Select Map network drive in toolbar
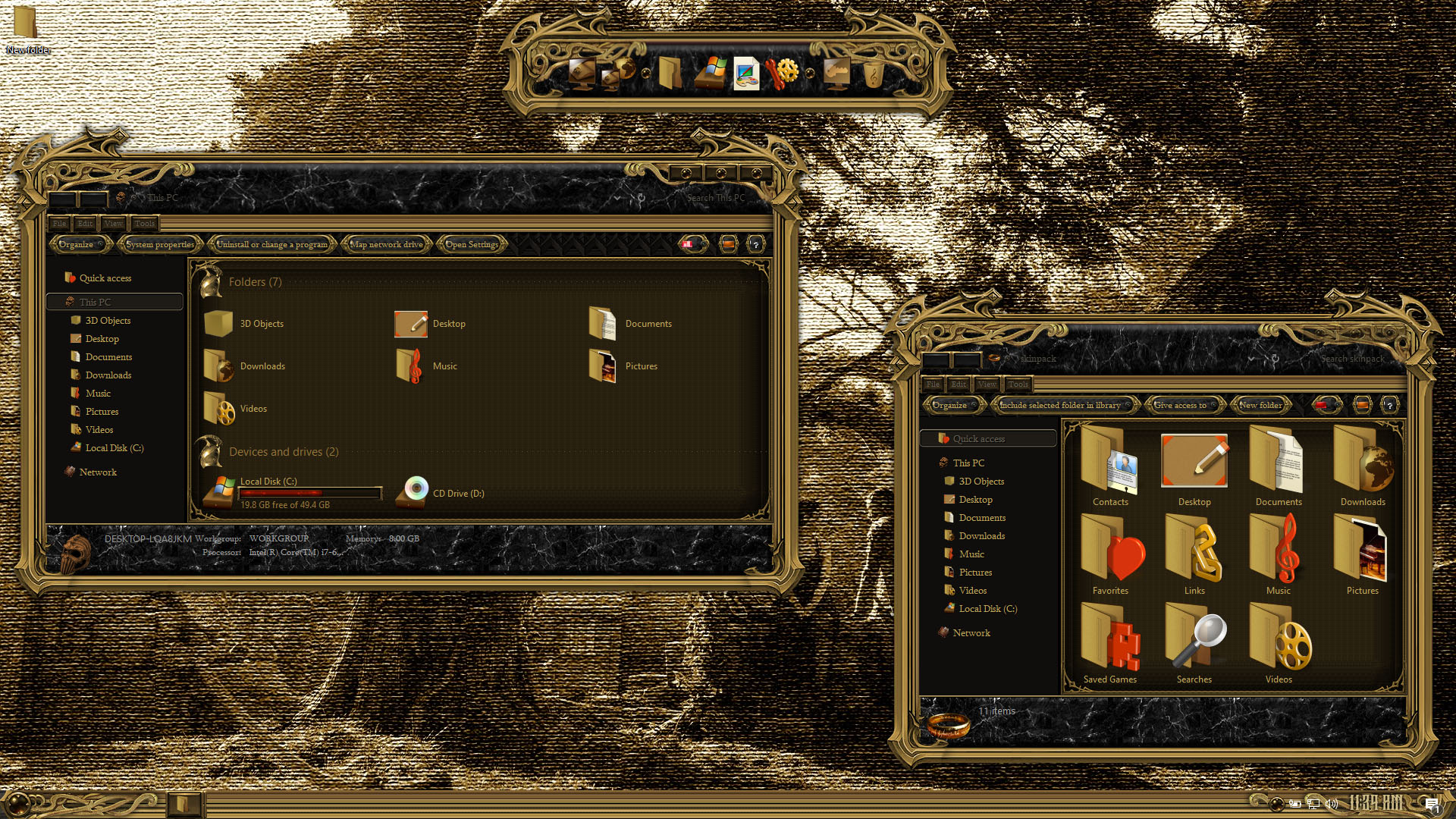Image resolution: width=1456 pixels, height=819 pixels. click(386, 244)
